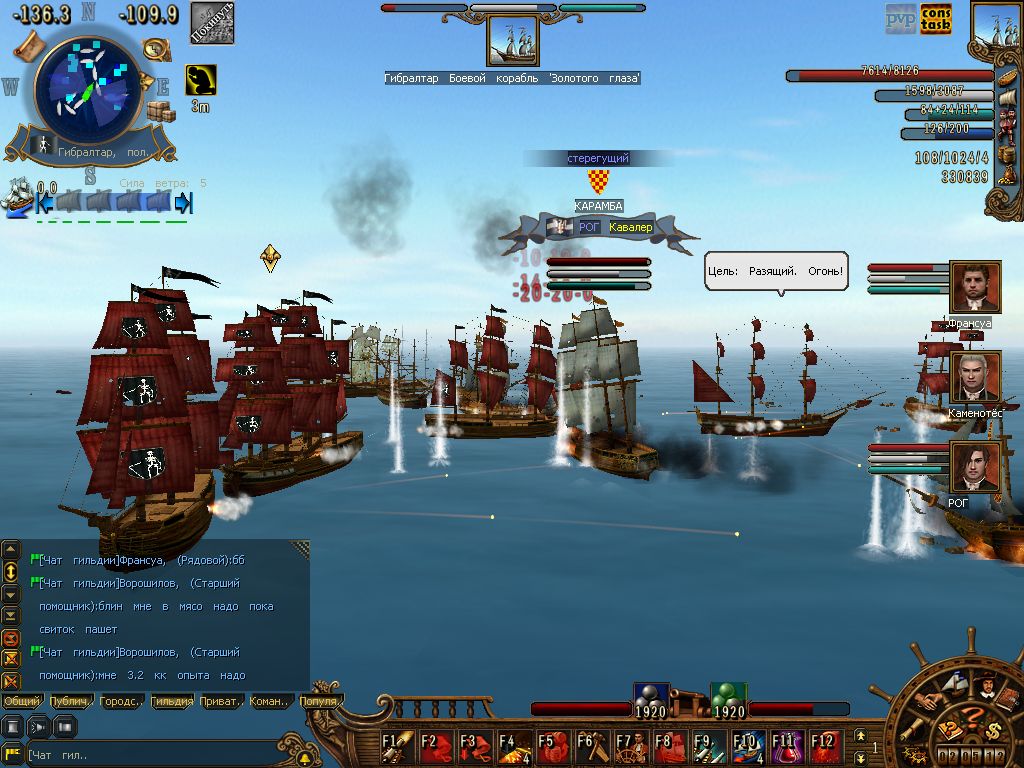
Task: Use the F6 repair hammer skill
Action: click(x=591, y=746)
